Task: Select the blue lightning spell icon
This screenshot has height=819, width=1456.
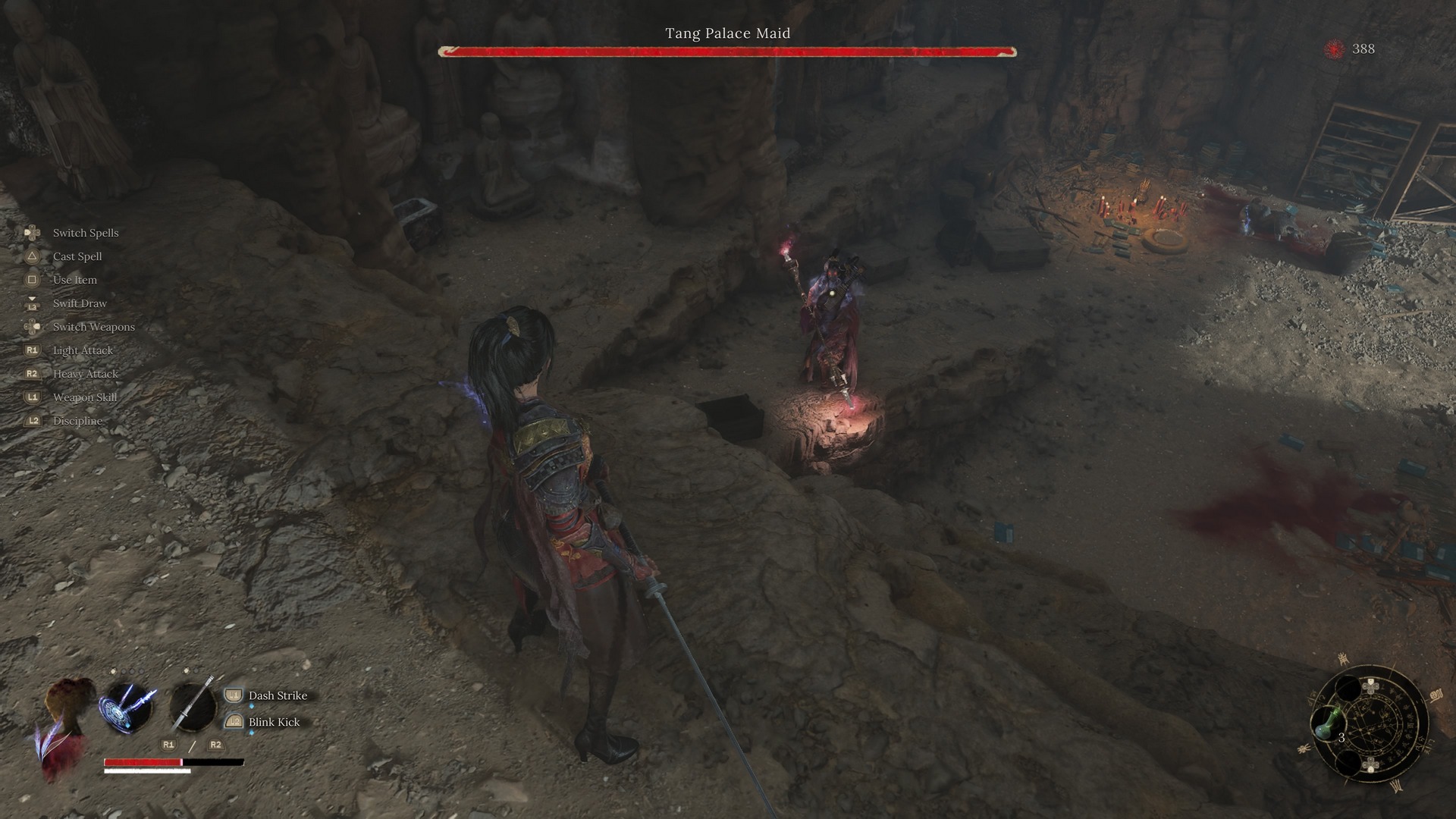Action: click(x=127, y=707)
